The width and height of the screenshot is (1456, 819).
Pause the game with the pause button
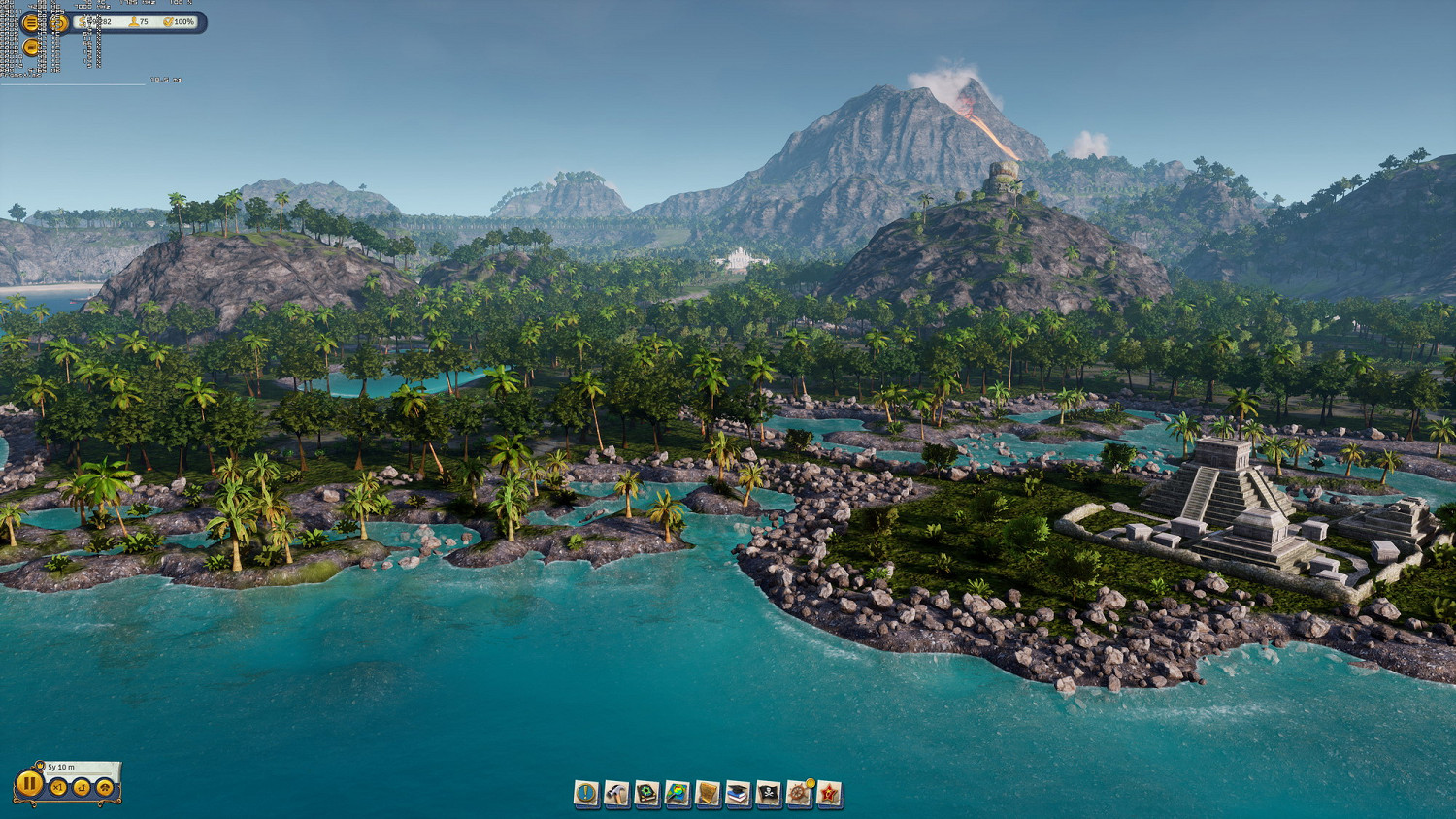click(29, 784)
